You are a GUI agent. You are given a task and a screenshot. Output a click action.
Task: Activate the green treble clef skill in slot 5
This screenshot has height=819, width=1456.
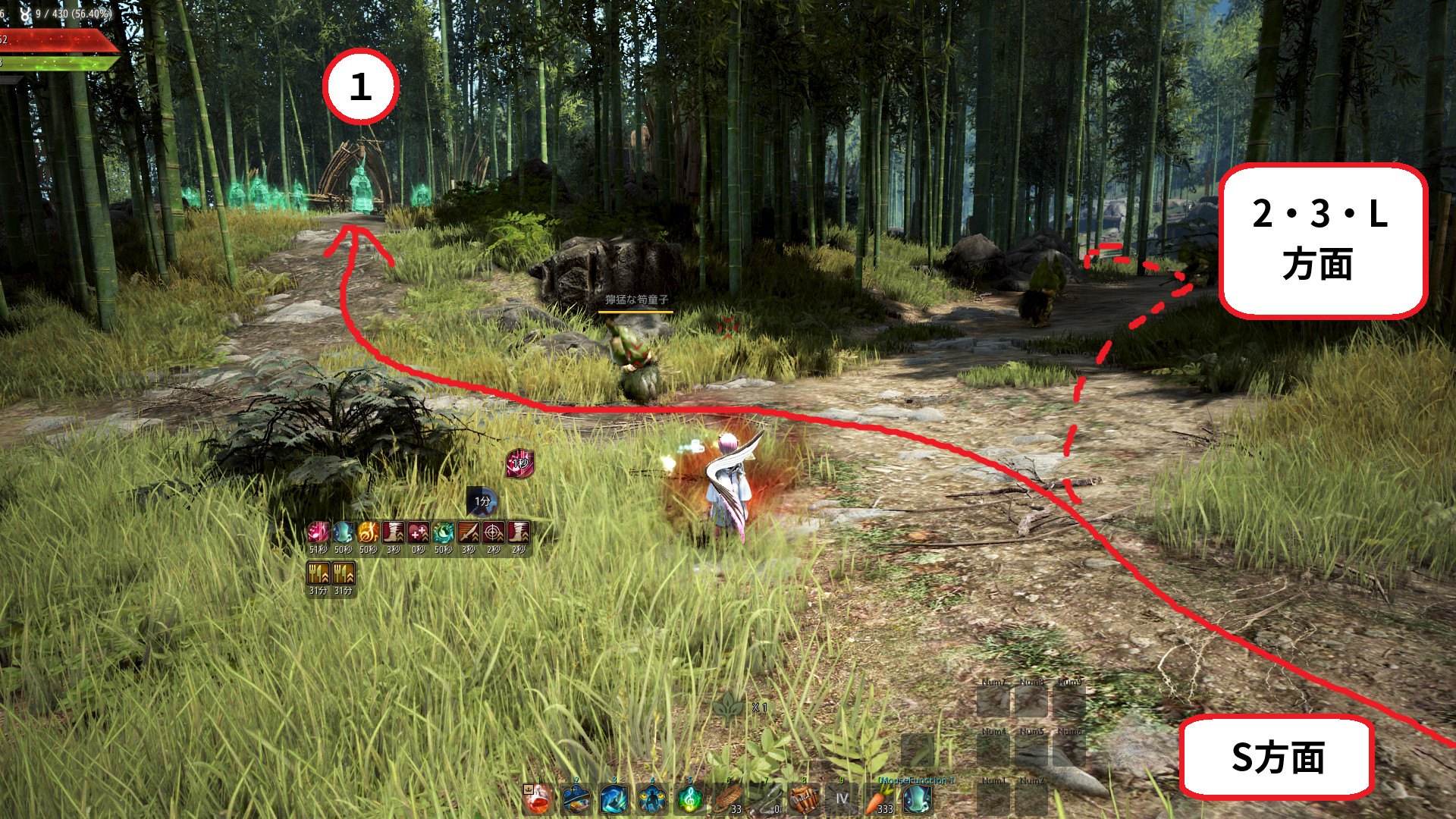pyautogui.click(x=689, y=799)
